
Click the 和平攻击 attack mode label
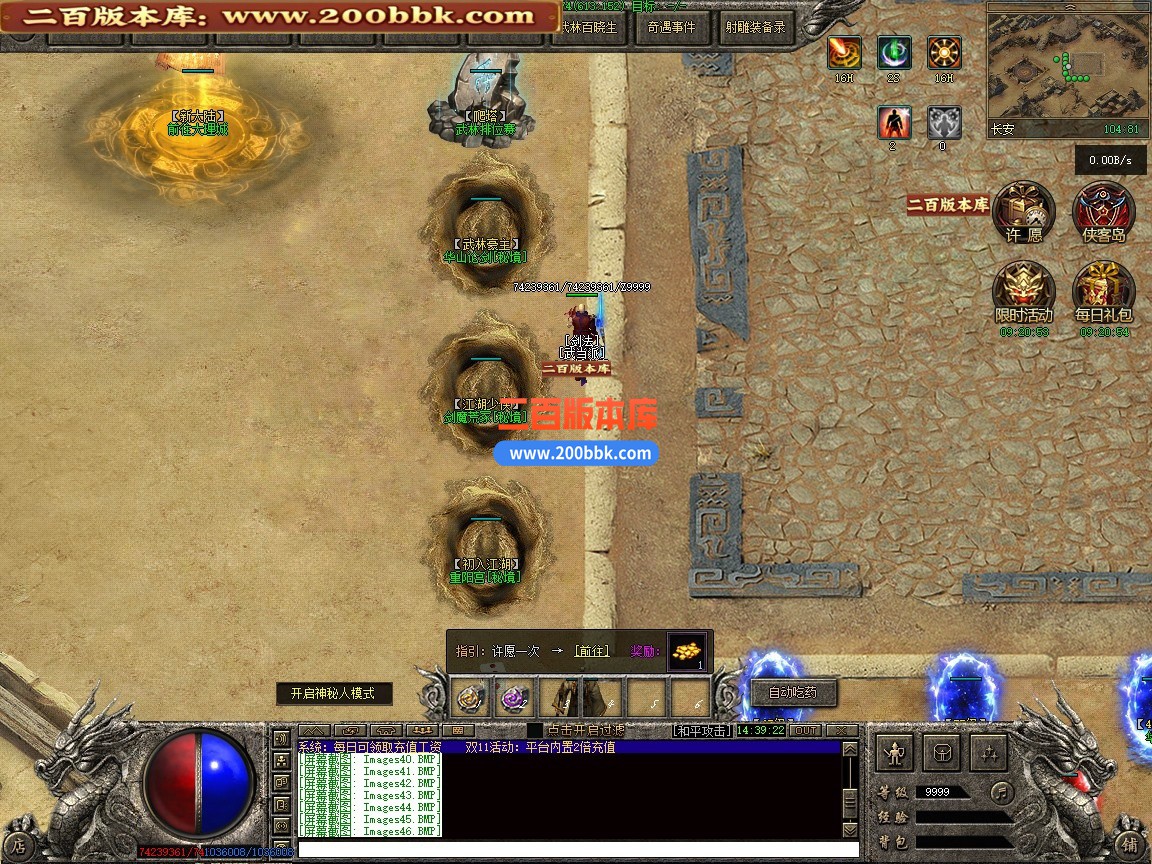703,731
